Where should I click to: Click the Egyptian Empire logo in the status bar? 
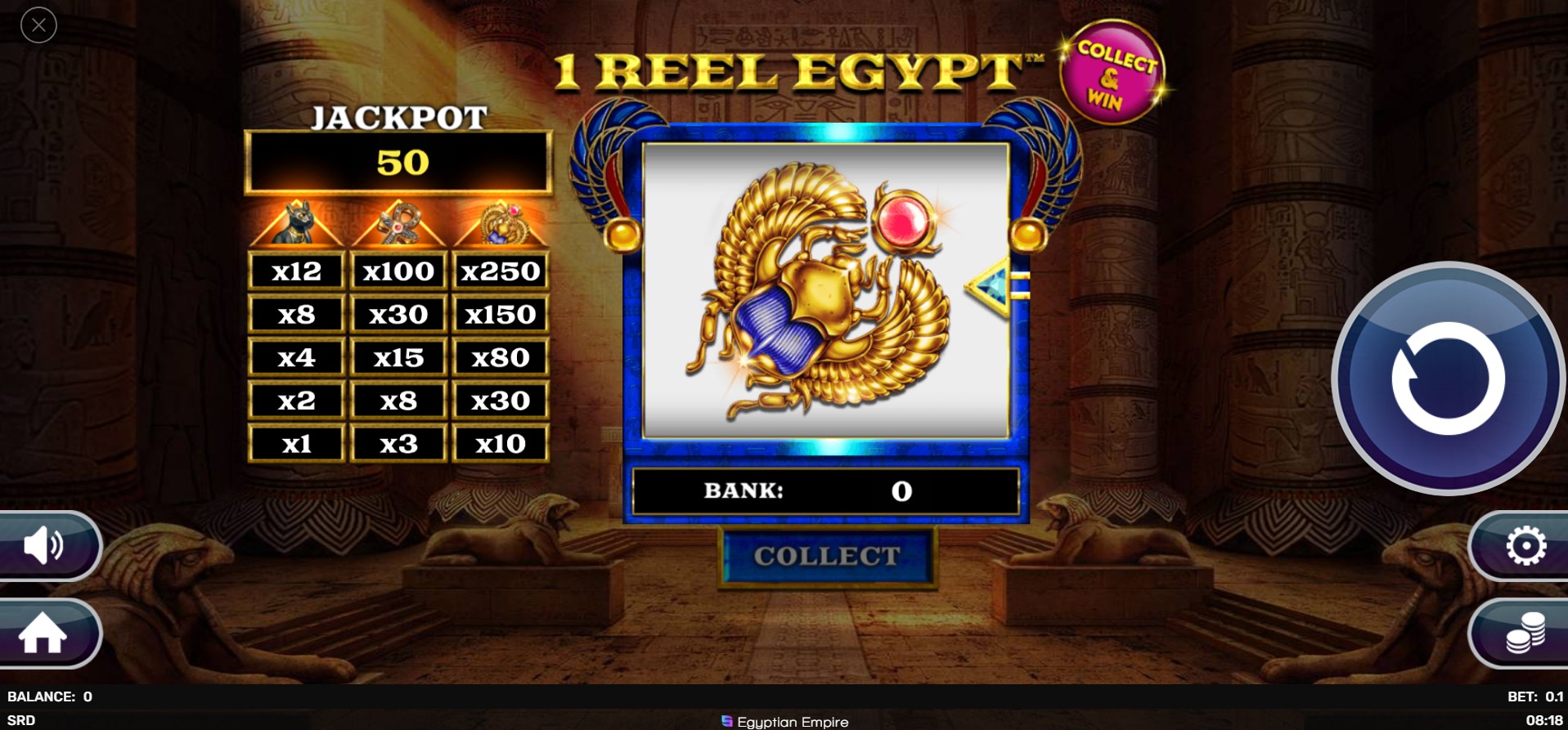click(x=784, y=722)
